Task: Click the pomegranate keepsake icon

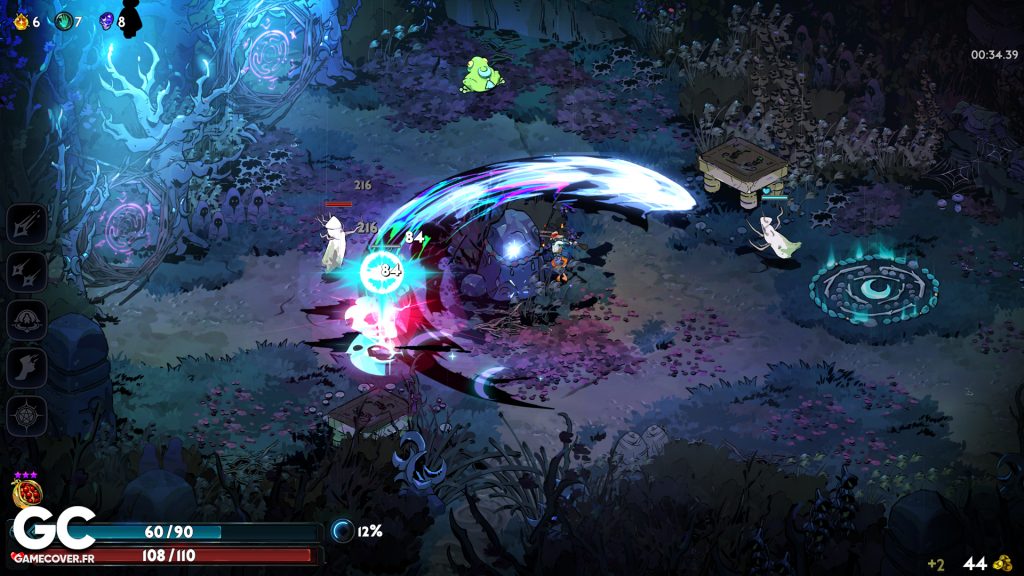Action: [x=24, y=492]
